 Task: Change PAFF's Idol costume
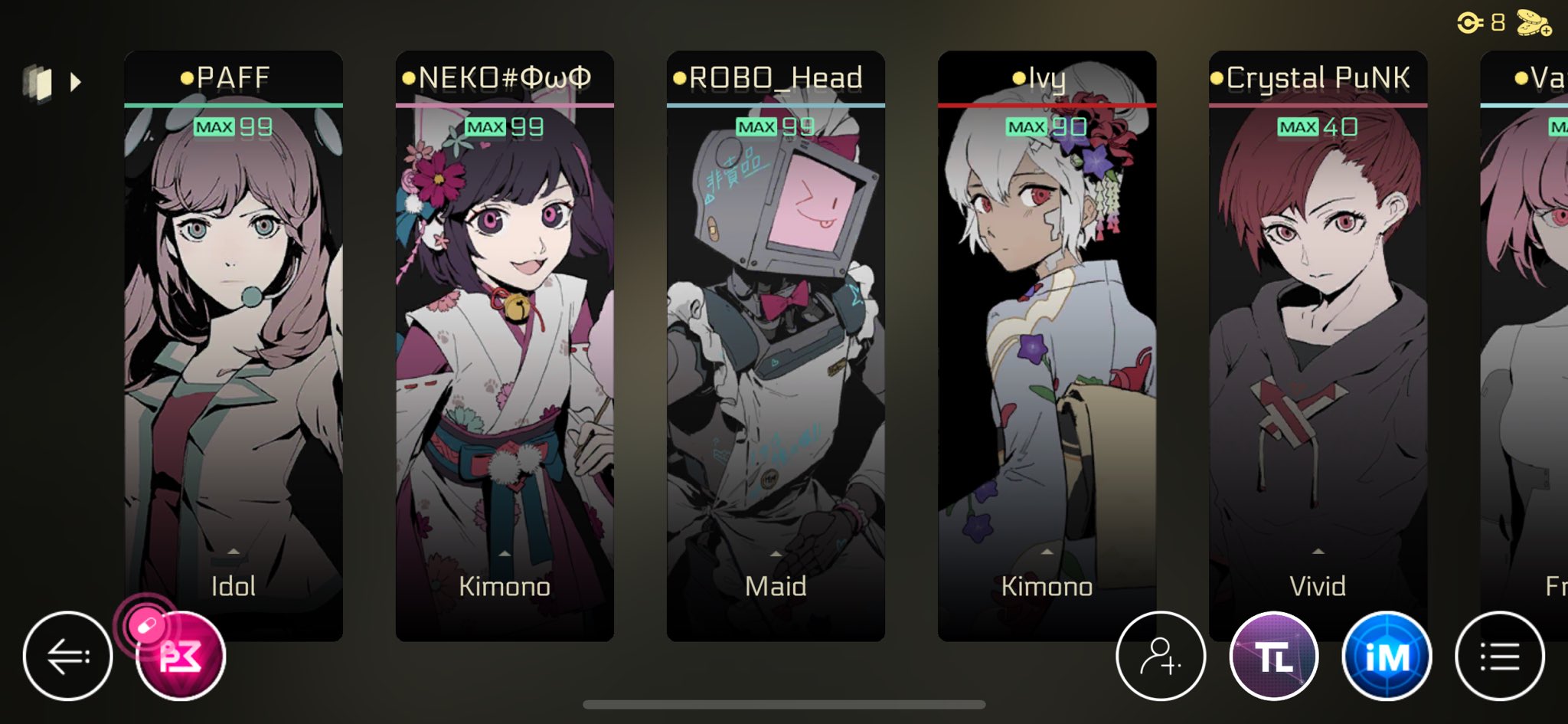233,578
